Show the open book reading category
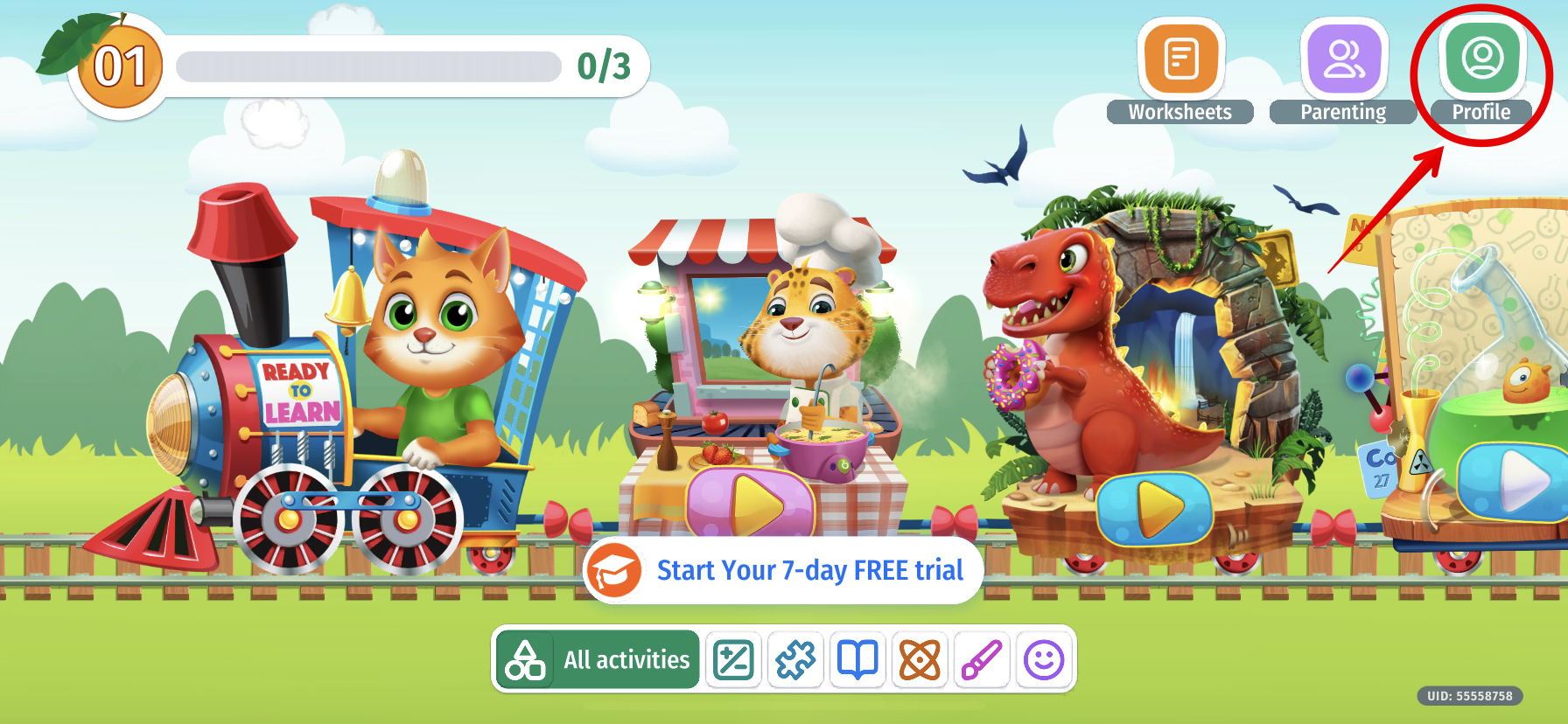The image size is (1568, 724). pyautogui.click(x=857, y=659)
